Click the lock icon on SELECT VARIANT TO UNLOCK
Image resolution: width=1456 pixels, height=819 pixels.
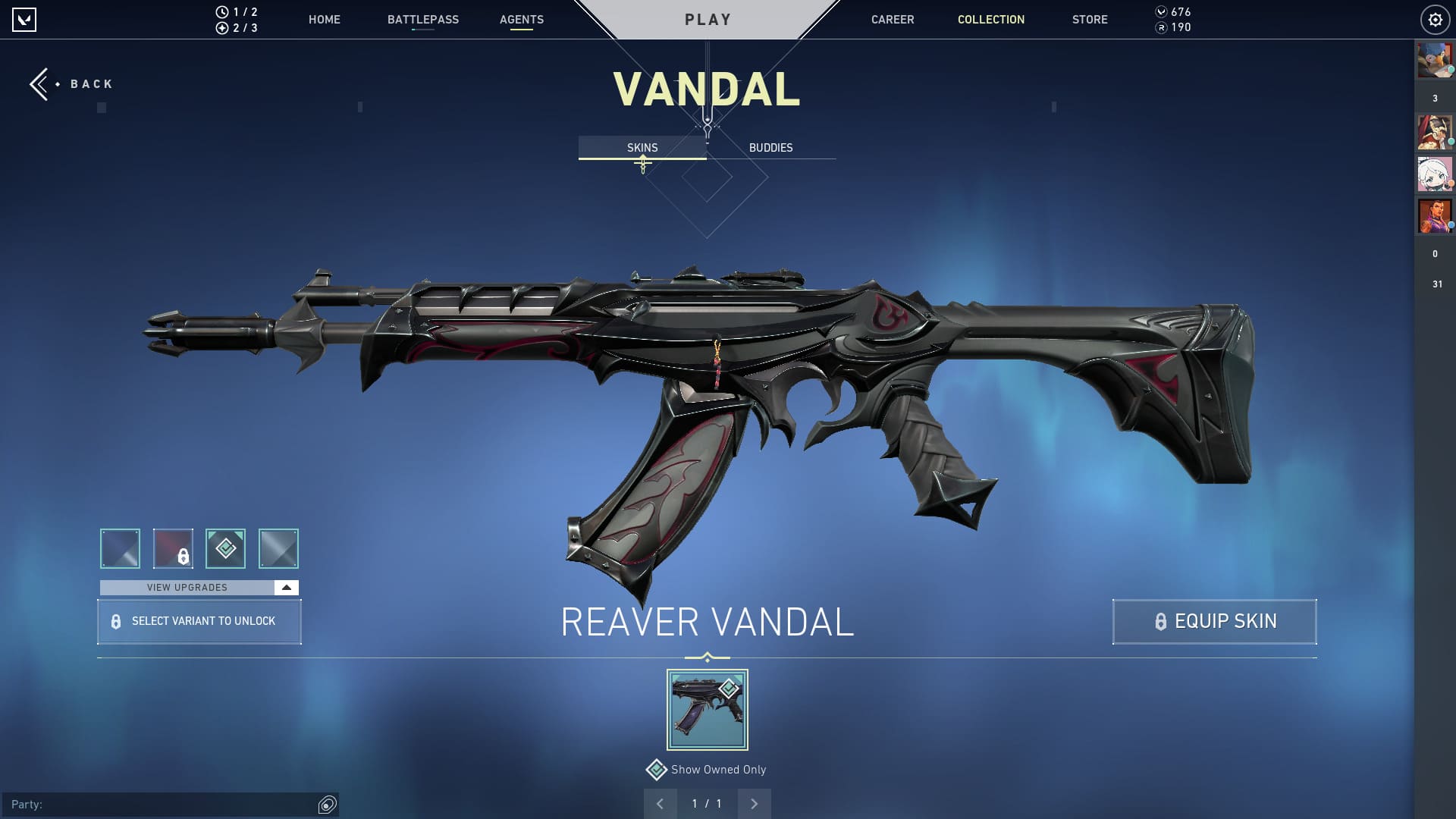pyautogui.click(x=115, y=621)
